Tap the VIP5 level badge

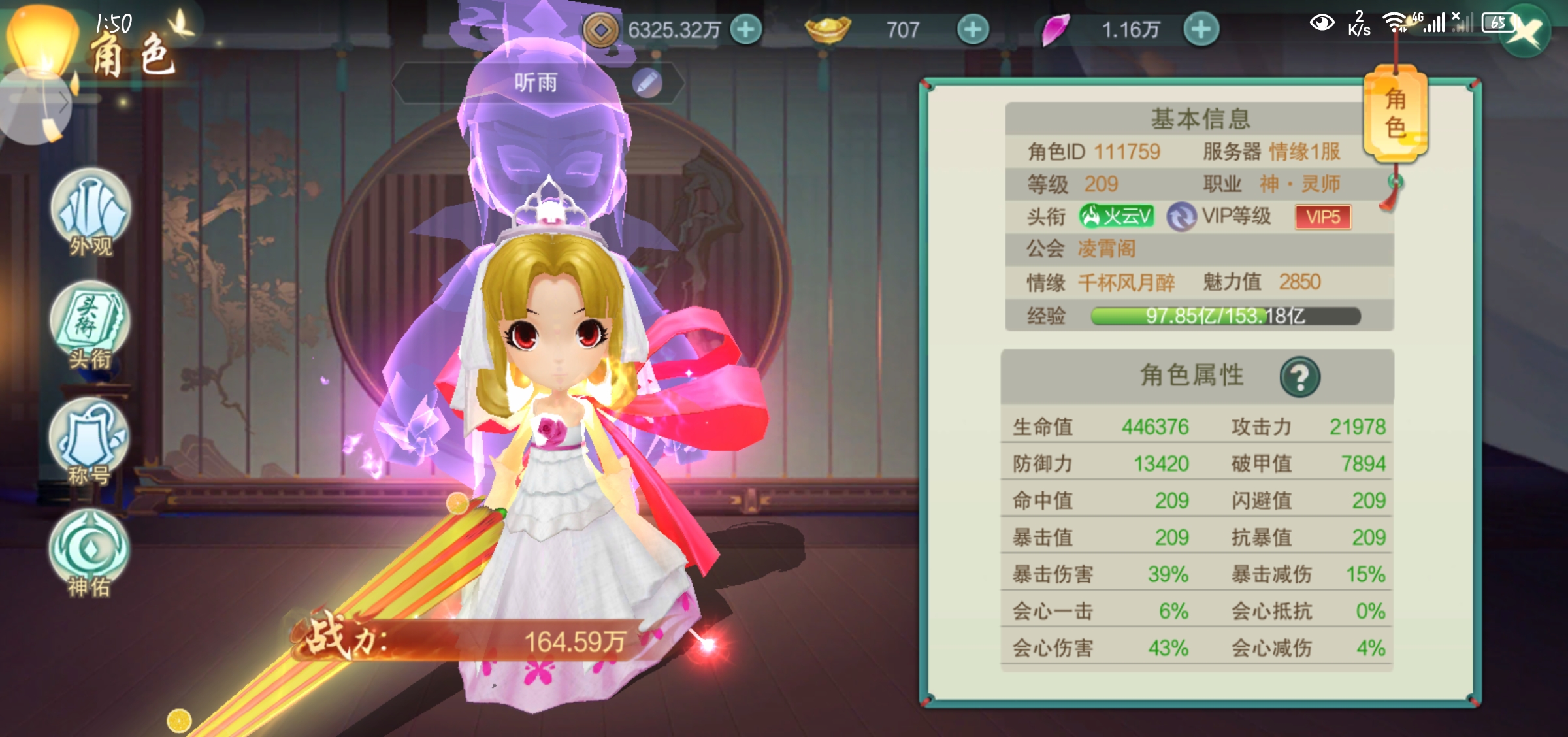point(1323,217)
